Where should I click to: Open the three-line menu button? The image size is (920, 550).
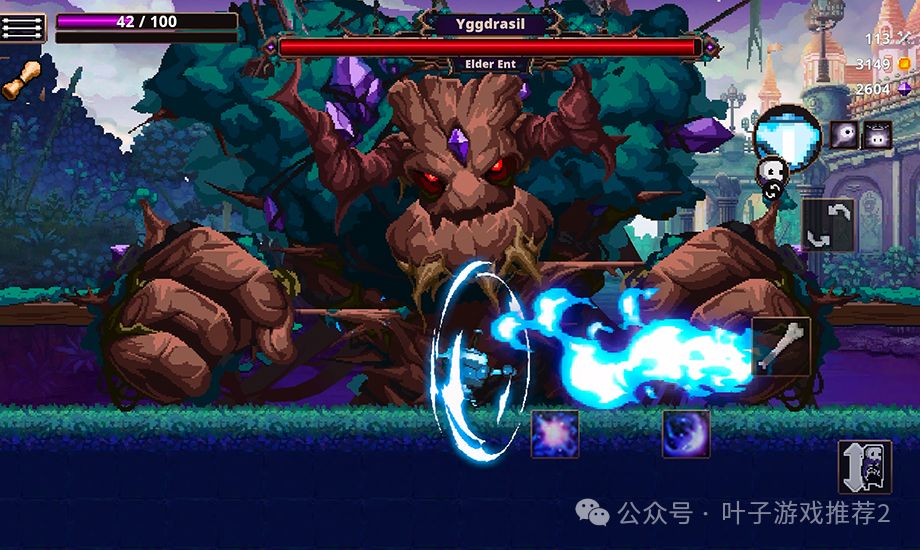[x=24, y=27]
